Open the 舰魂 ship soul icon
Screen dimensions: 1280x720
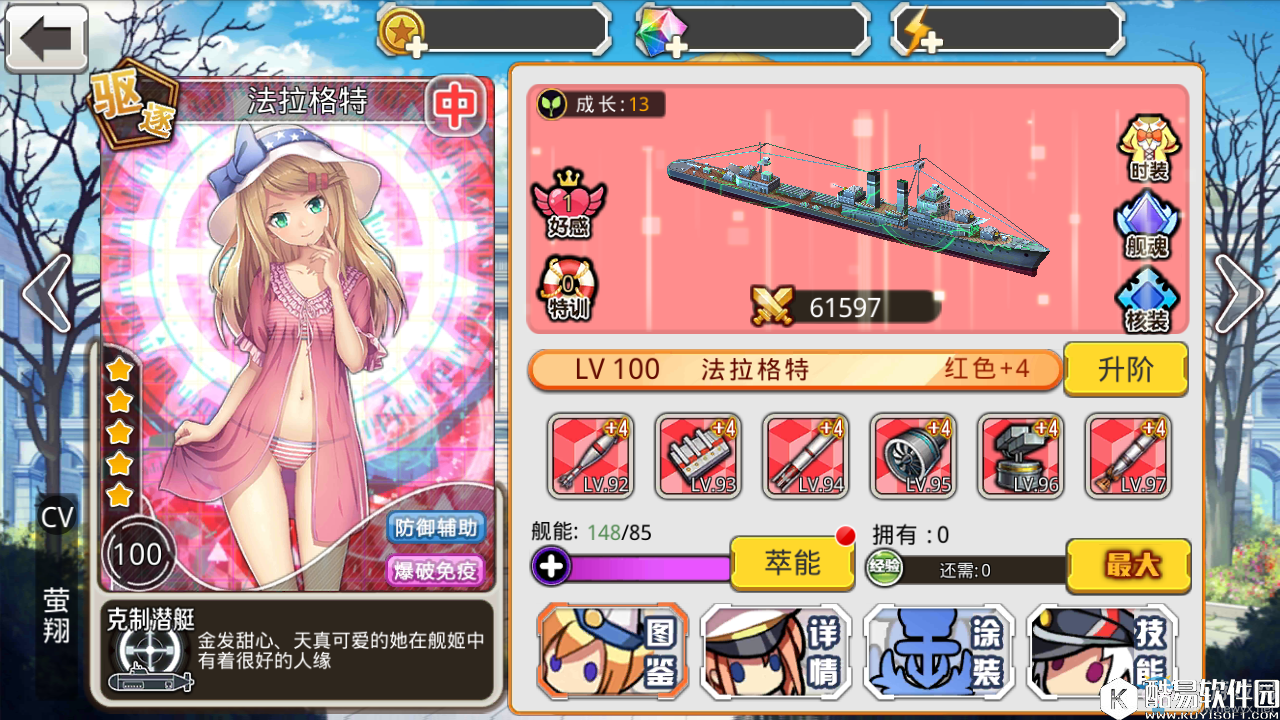click(x=1147, y=225)
